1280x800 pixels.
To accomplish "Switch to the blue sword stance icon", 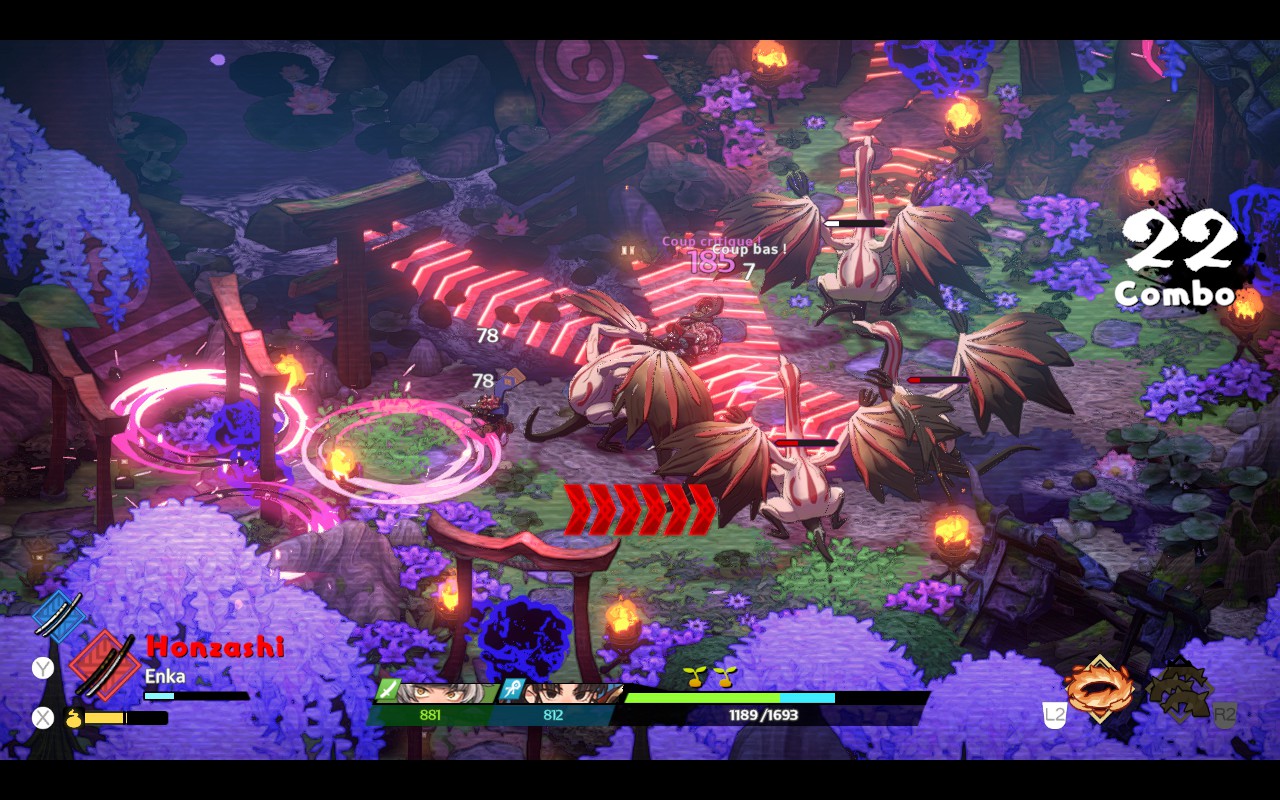I will tap(58, 612).
